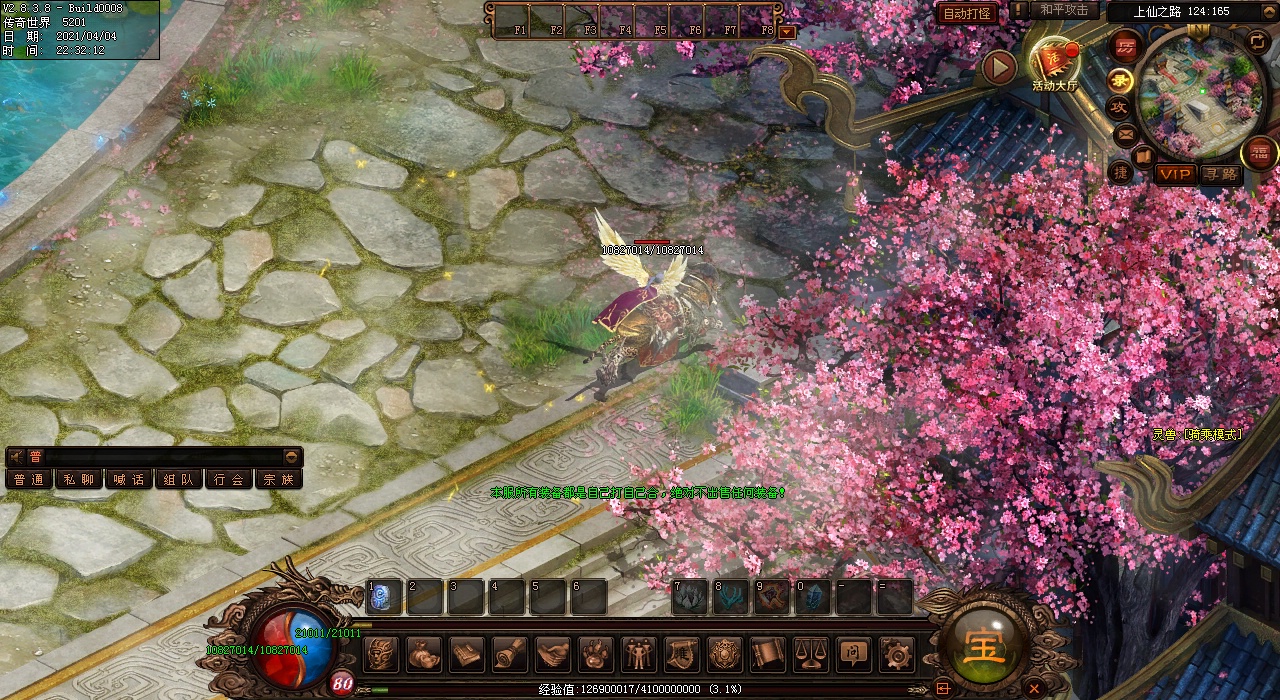Switch to the 行会 guild chat tab
The height and width of the screenshot is (700, 1280).
click(x=228, y=479)
